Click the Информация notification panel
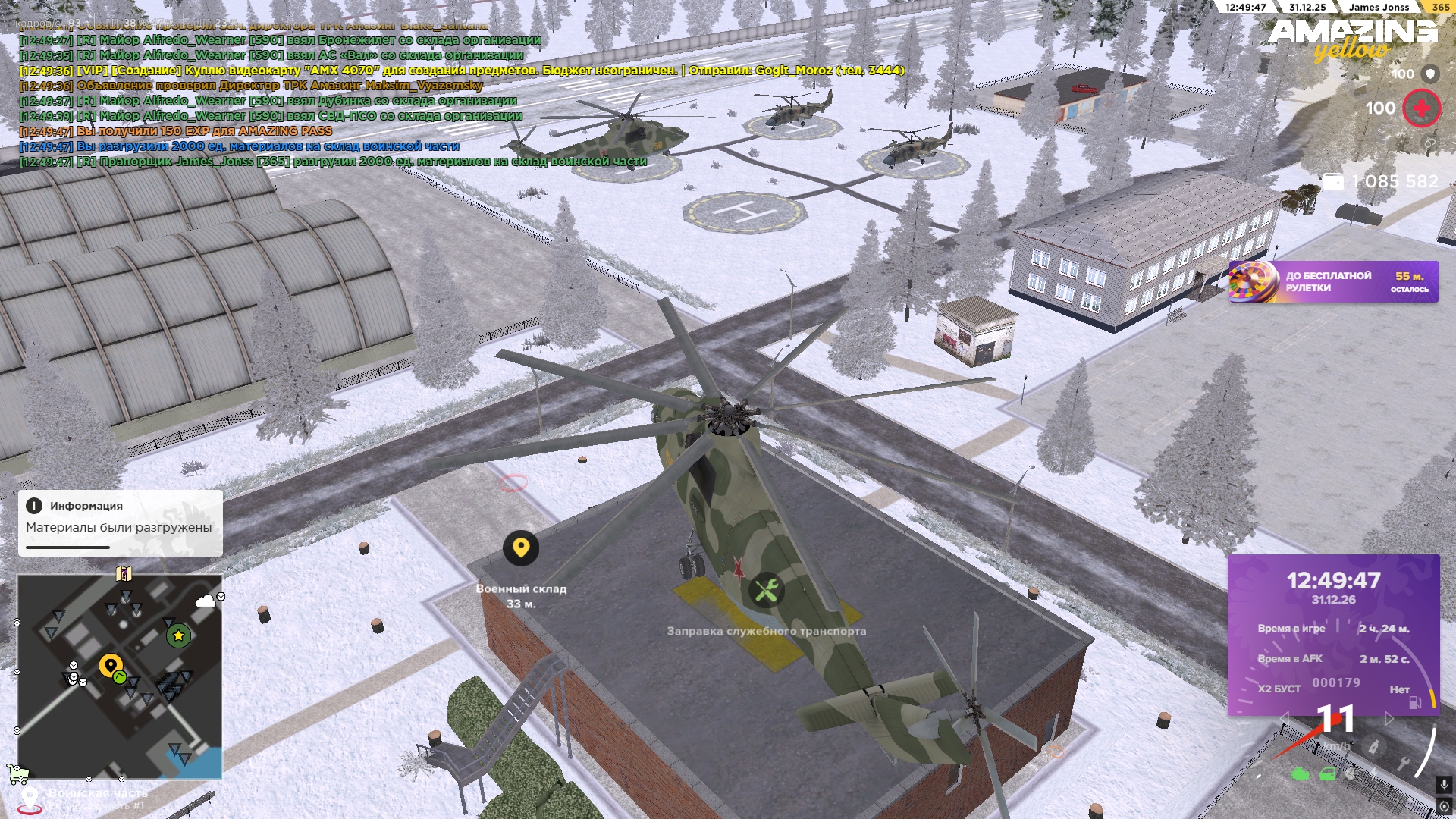Screen dimensions: 1456x819 point(120,522)
